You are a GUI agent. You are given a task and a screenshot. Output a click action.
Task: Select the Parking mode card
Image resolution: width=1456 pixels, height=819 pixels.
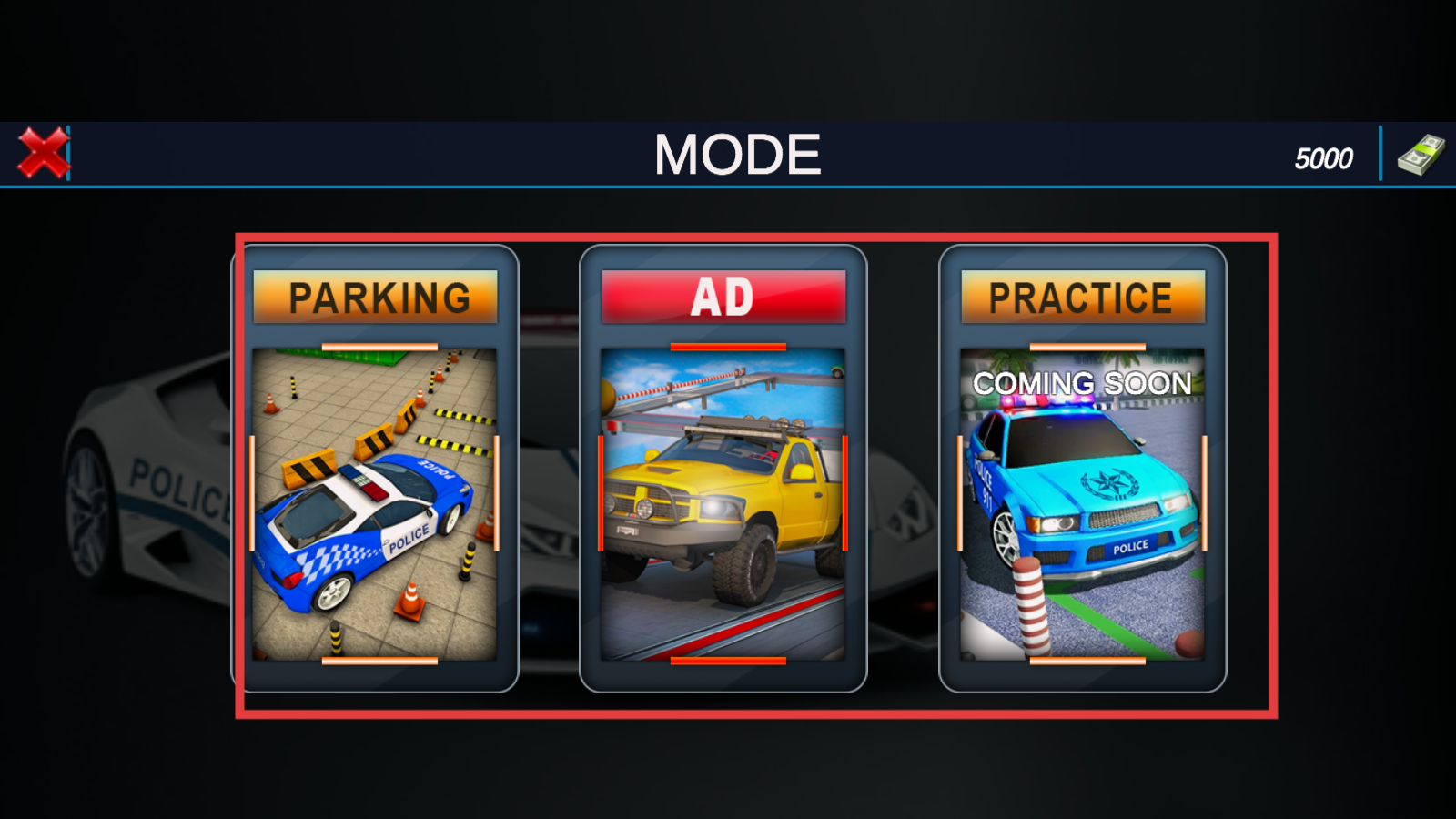[375, 469]
